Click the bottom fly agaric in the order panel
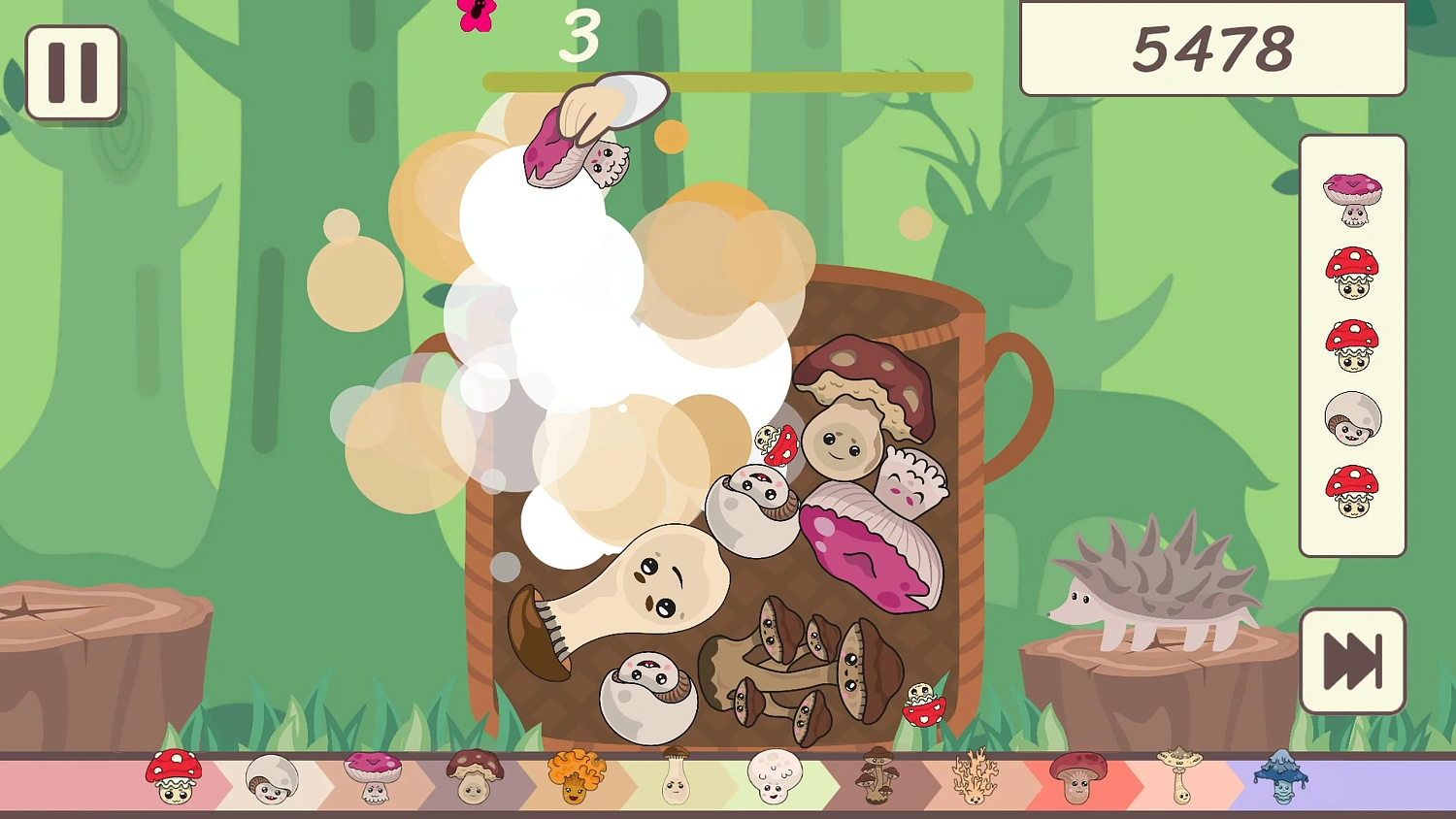Viewport: 1456px width, 819px height. (x=1353, y=493)
